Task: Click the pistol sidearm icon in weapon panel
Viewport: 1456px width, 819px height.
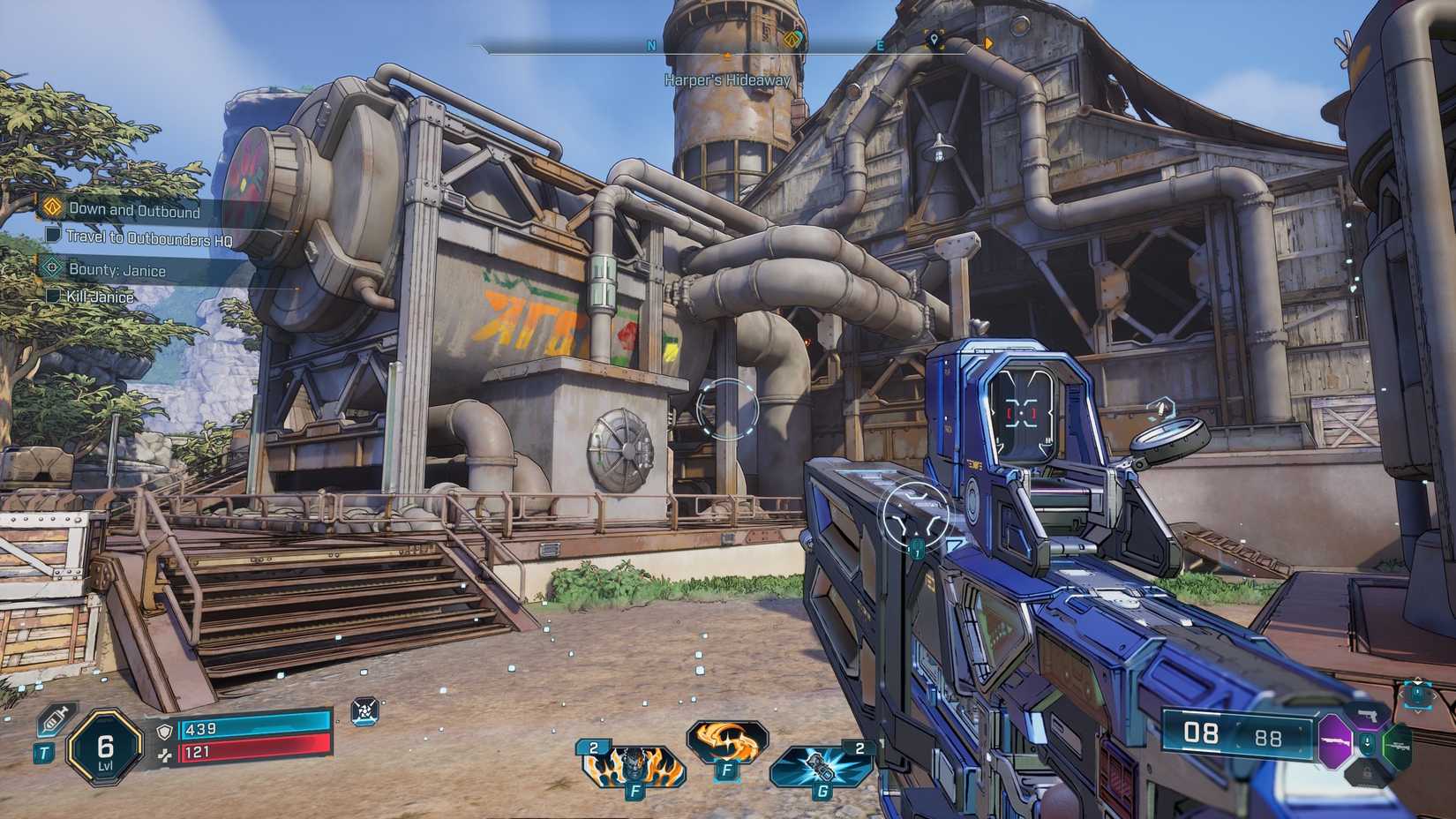Action: click(x=1369, y=717)
